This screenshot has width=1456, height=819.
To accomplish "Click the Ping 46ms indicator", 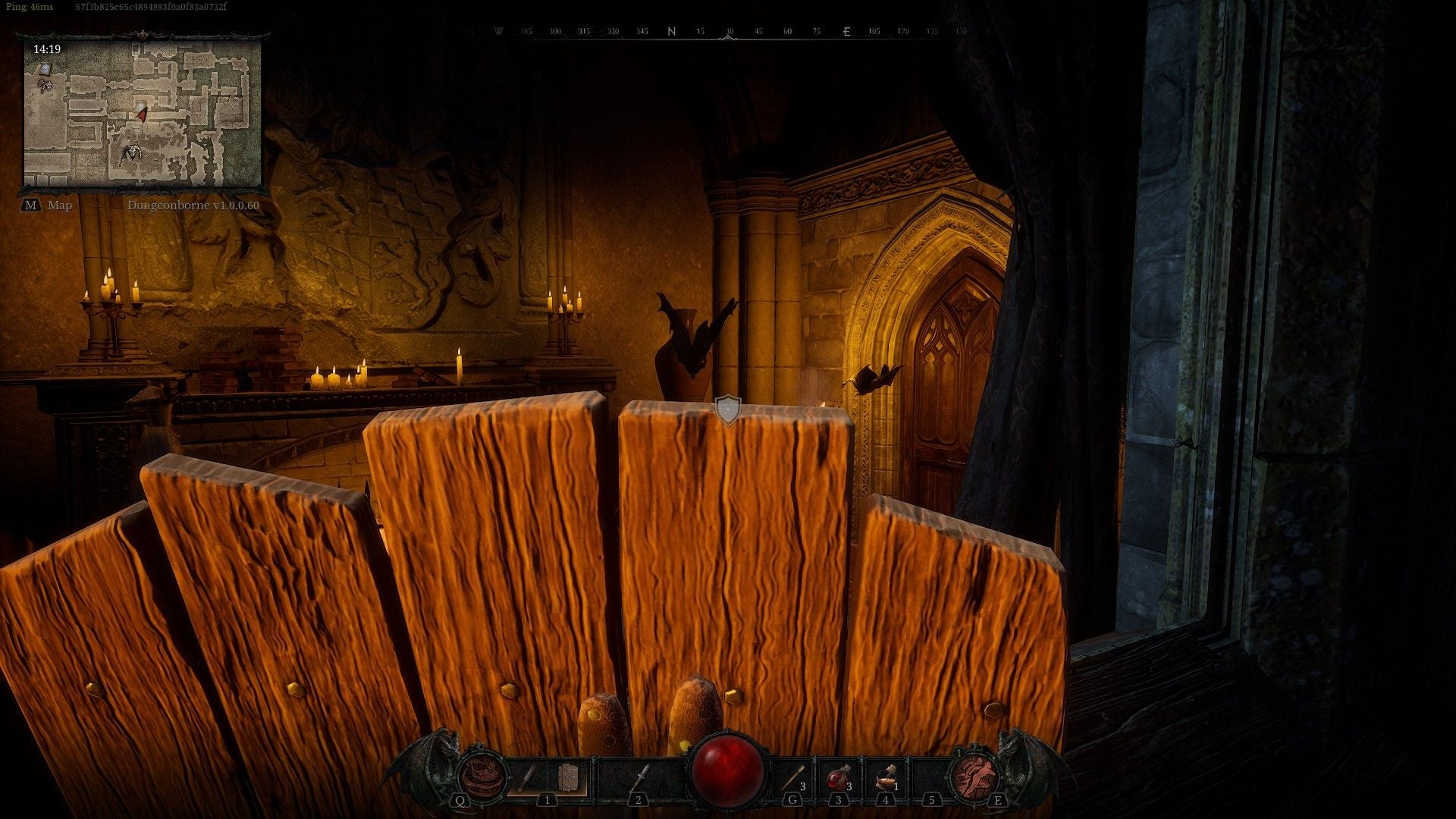I will tap(29, 6).
